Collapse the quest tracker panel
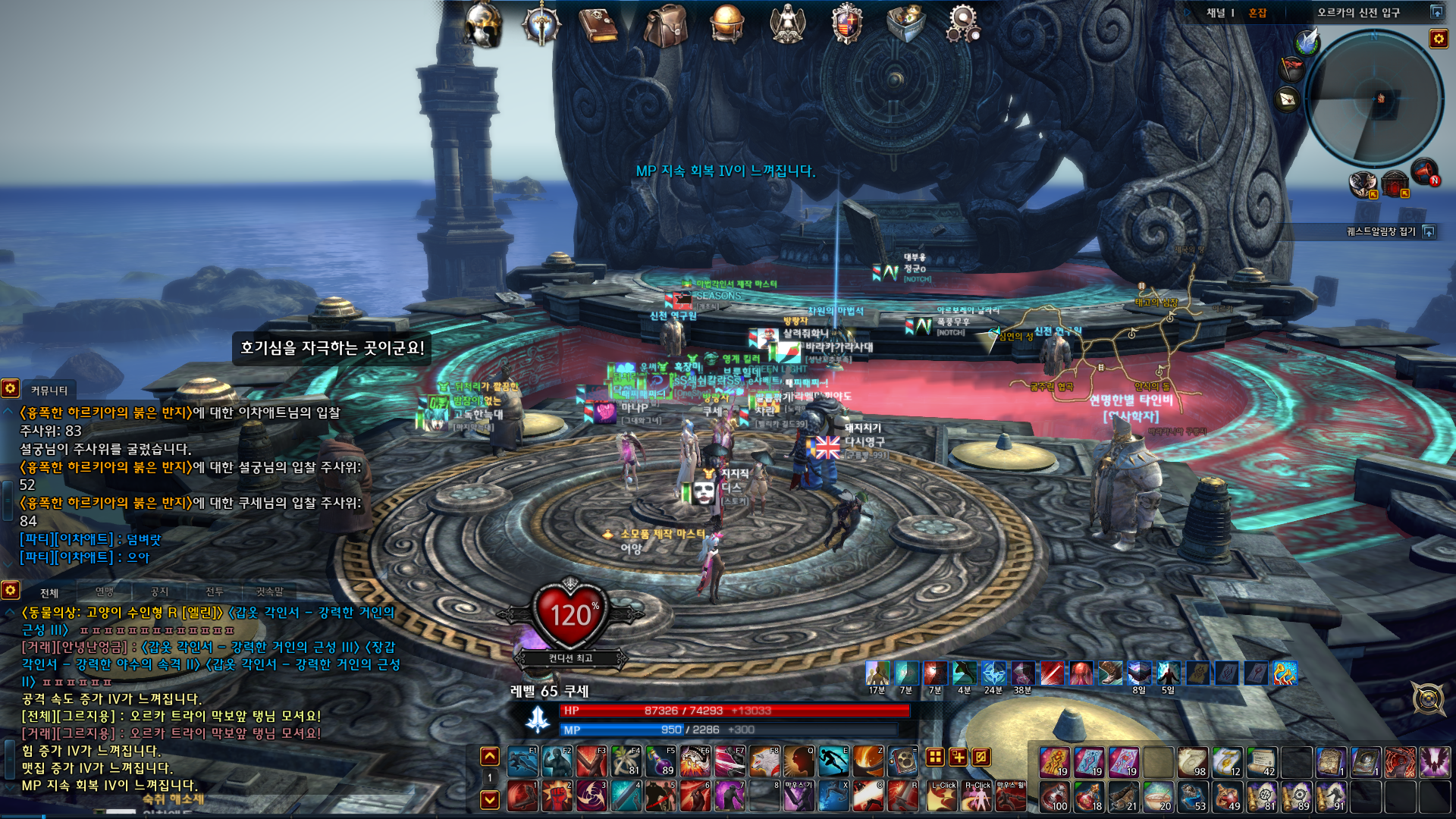 pos(1429,231)
